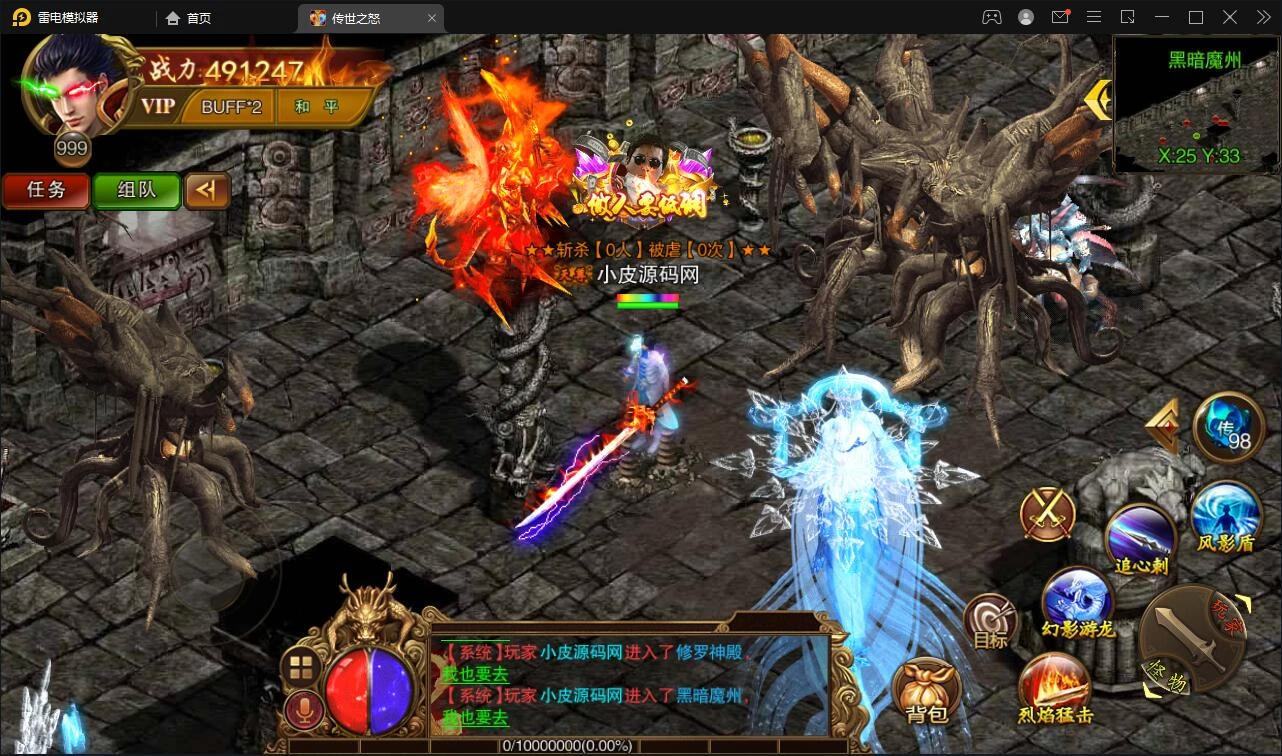Image resolution: width=1282 pixels, height=756 pixels.
Task: Use the 传 teleport stone icon
Action: (1229, 428)
